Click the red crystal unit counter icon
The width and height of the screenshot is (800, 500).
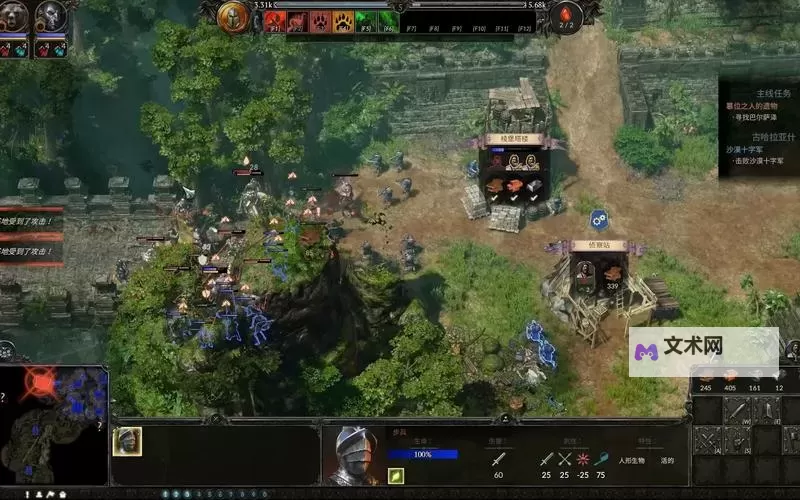pos(569,15)
